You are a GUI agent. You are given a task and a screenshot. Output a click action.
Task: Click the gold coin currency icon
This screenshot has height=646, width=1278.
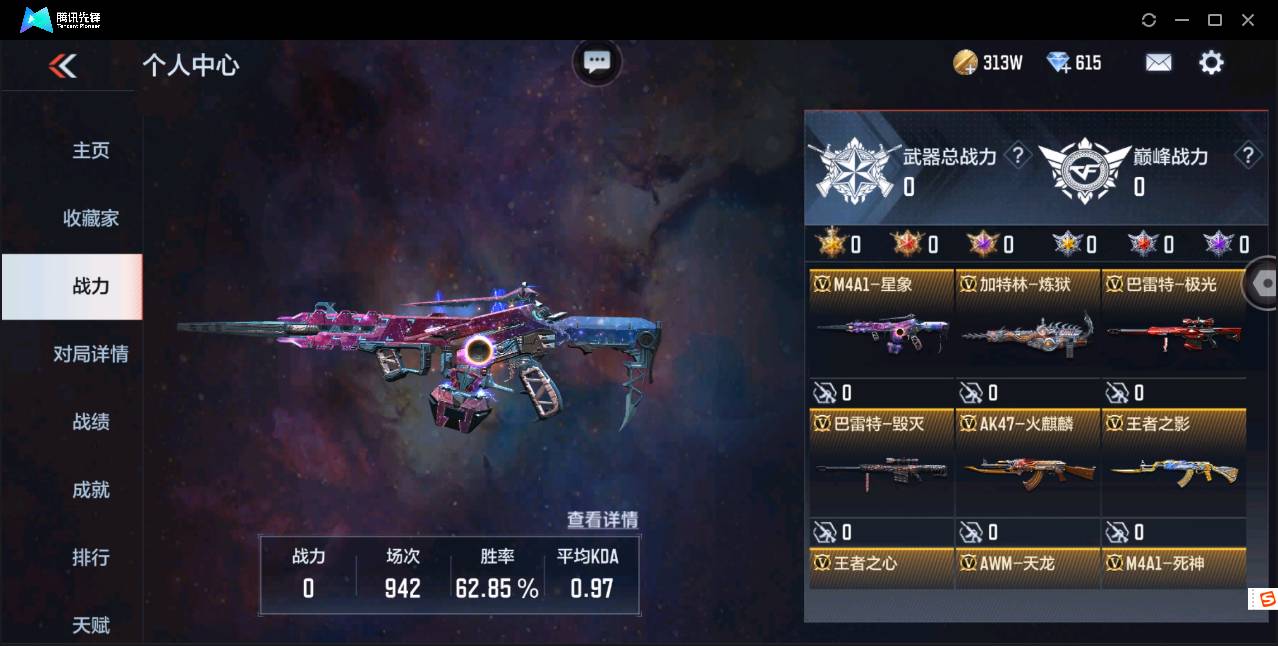coord(965,63)
